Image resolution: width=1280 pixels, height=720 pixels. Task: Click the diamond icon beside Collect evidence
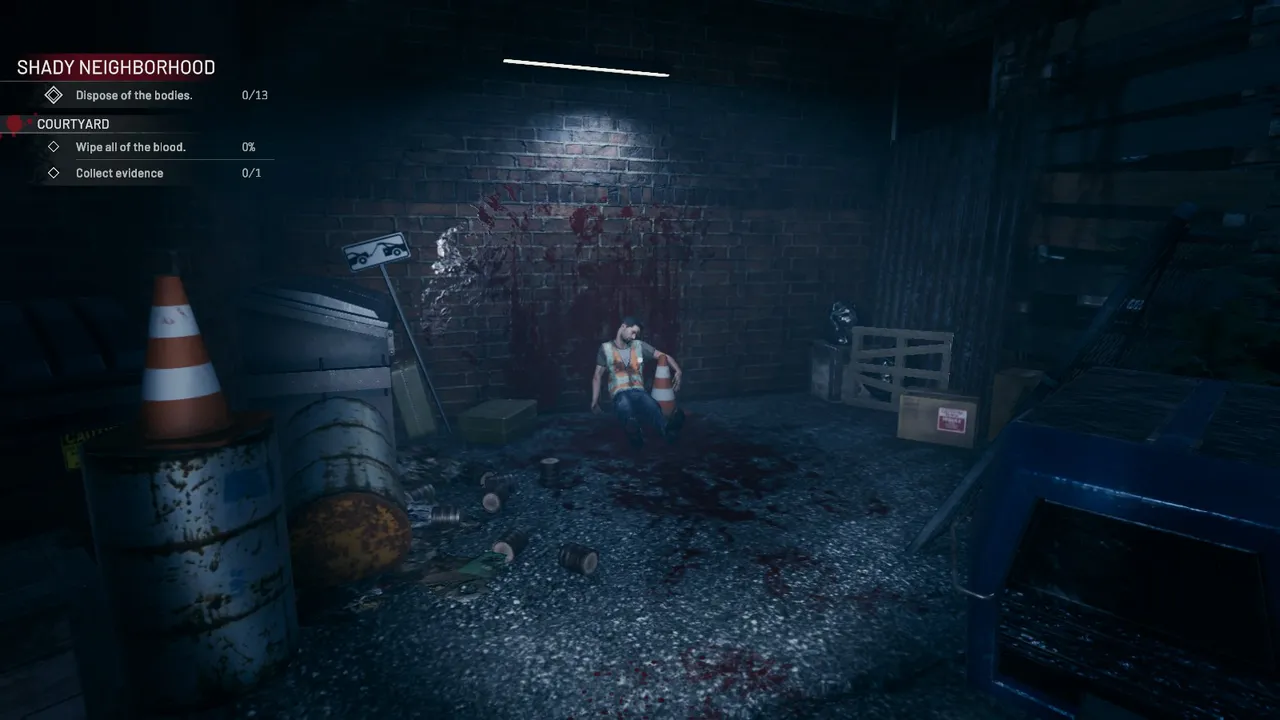(54, 172)
